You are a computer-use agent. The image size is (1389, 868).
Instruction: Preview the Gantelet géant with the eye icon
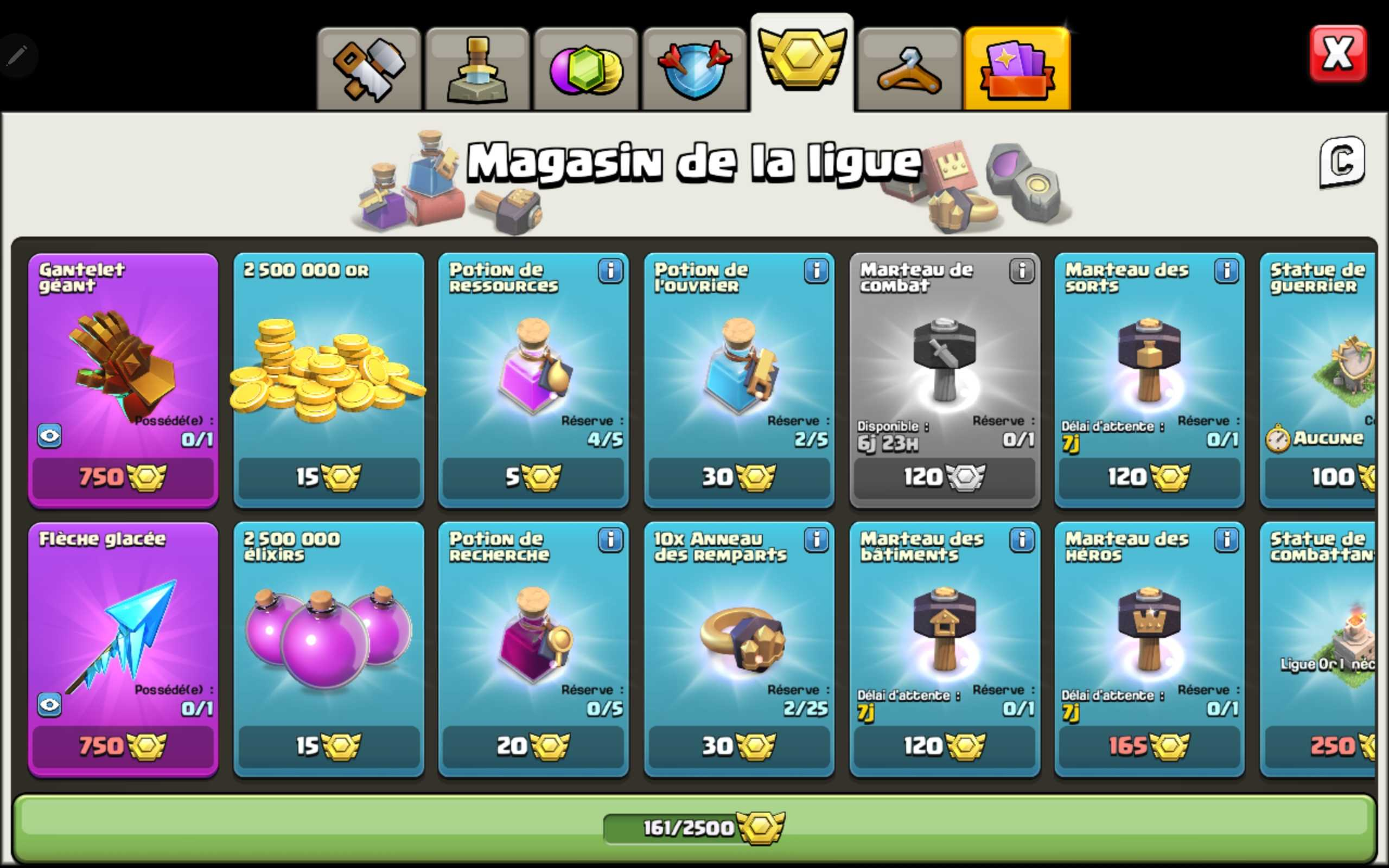50,435
